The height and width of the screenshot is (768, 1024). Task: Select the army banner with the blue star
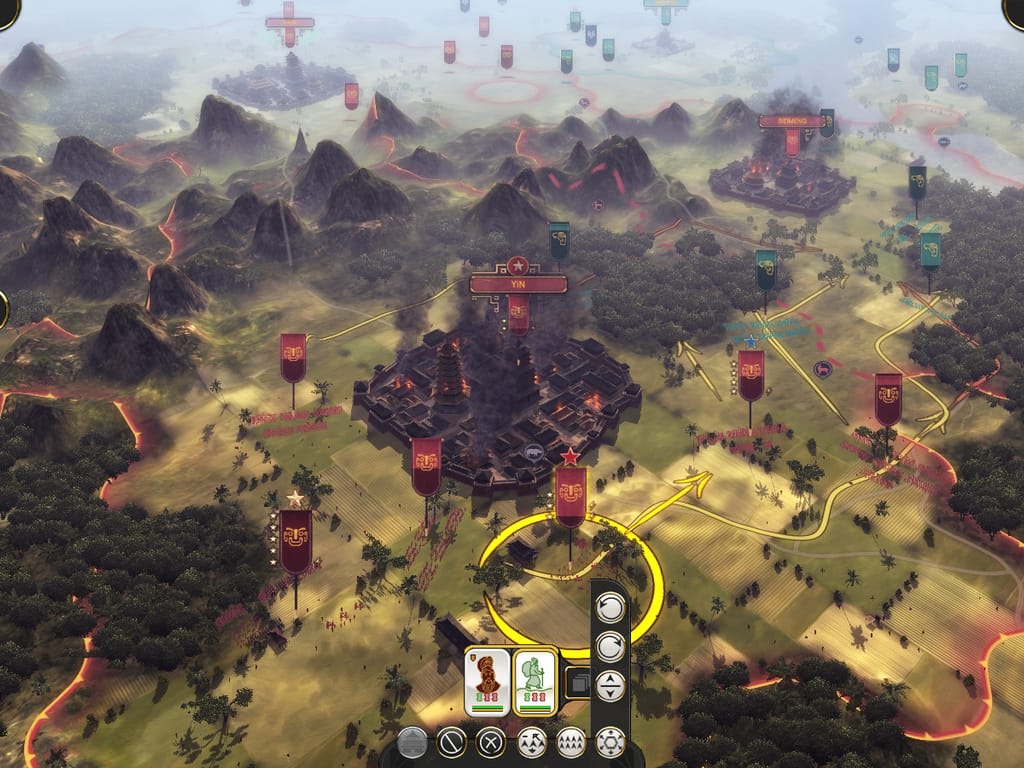pyautogui.click(x=751, y=375)
